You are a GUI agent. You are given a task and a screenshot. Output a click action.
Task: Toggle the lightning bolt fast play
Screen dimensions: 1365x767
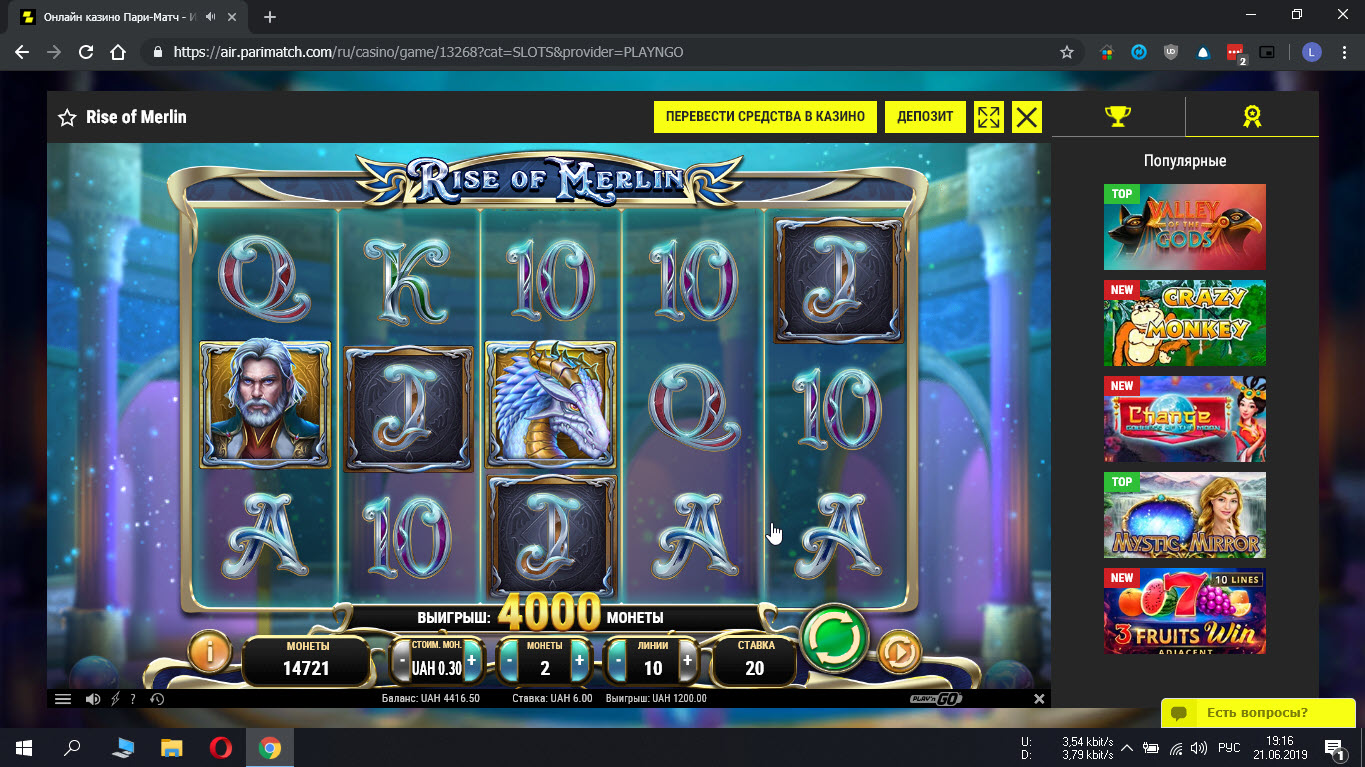click(114, 699)
